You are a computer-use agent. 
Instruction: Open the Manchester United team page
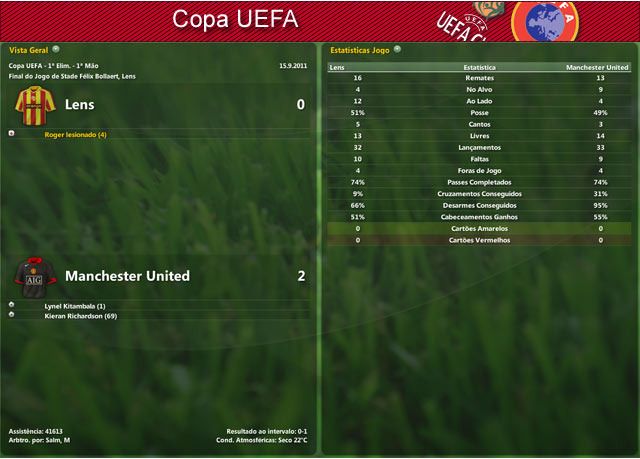click(x=127, y=276)
